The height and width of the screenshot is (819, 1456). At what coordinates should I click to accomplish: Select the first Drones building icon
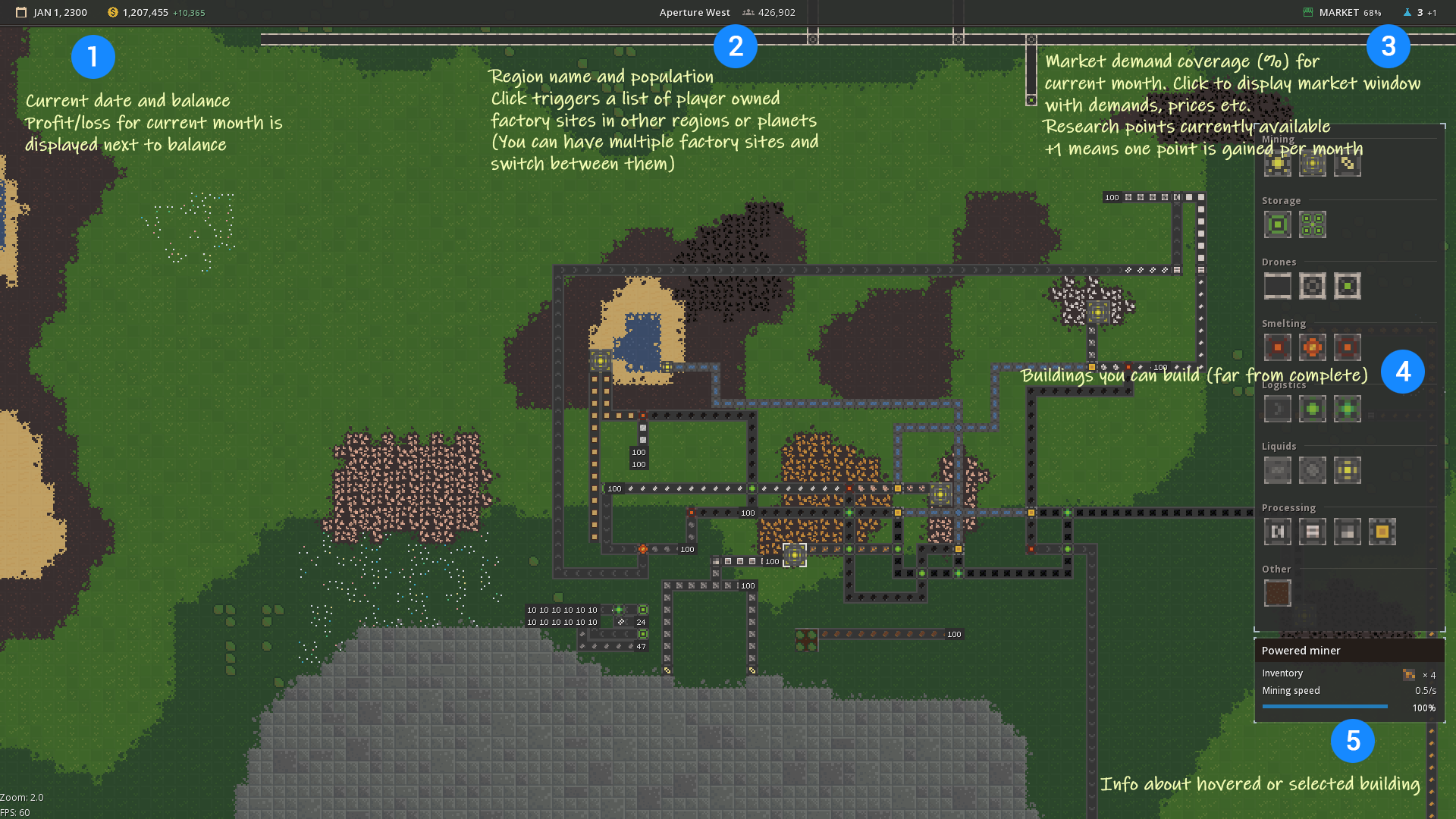click(x=1277, y=286)
